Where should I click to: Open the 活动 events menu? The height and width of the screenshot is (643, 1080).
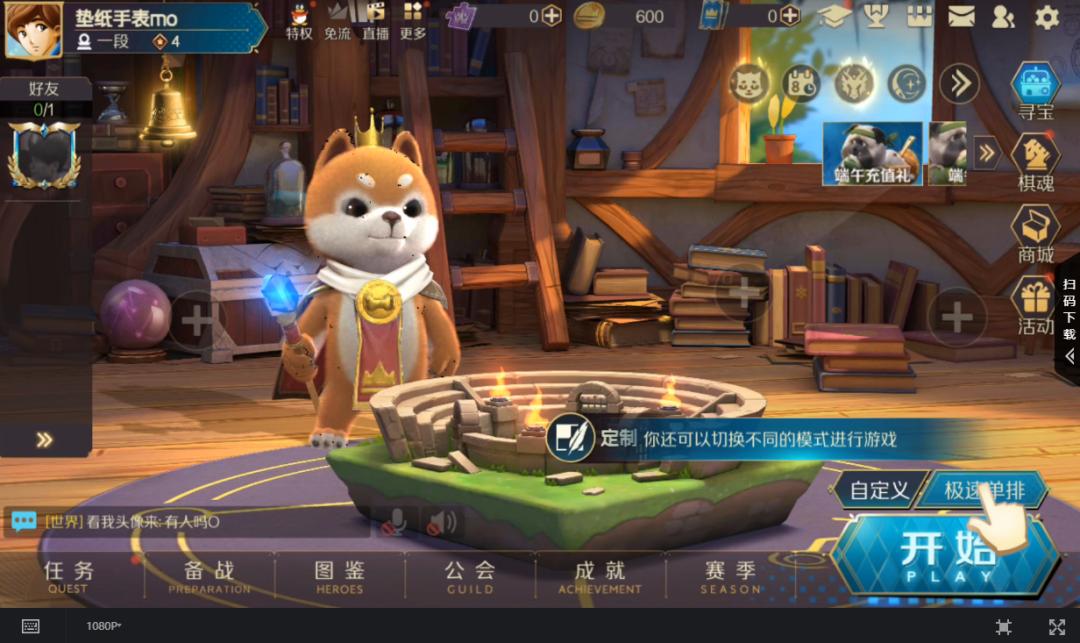coord(1036,305)
